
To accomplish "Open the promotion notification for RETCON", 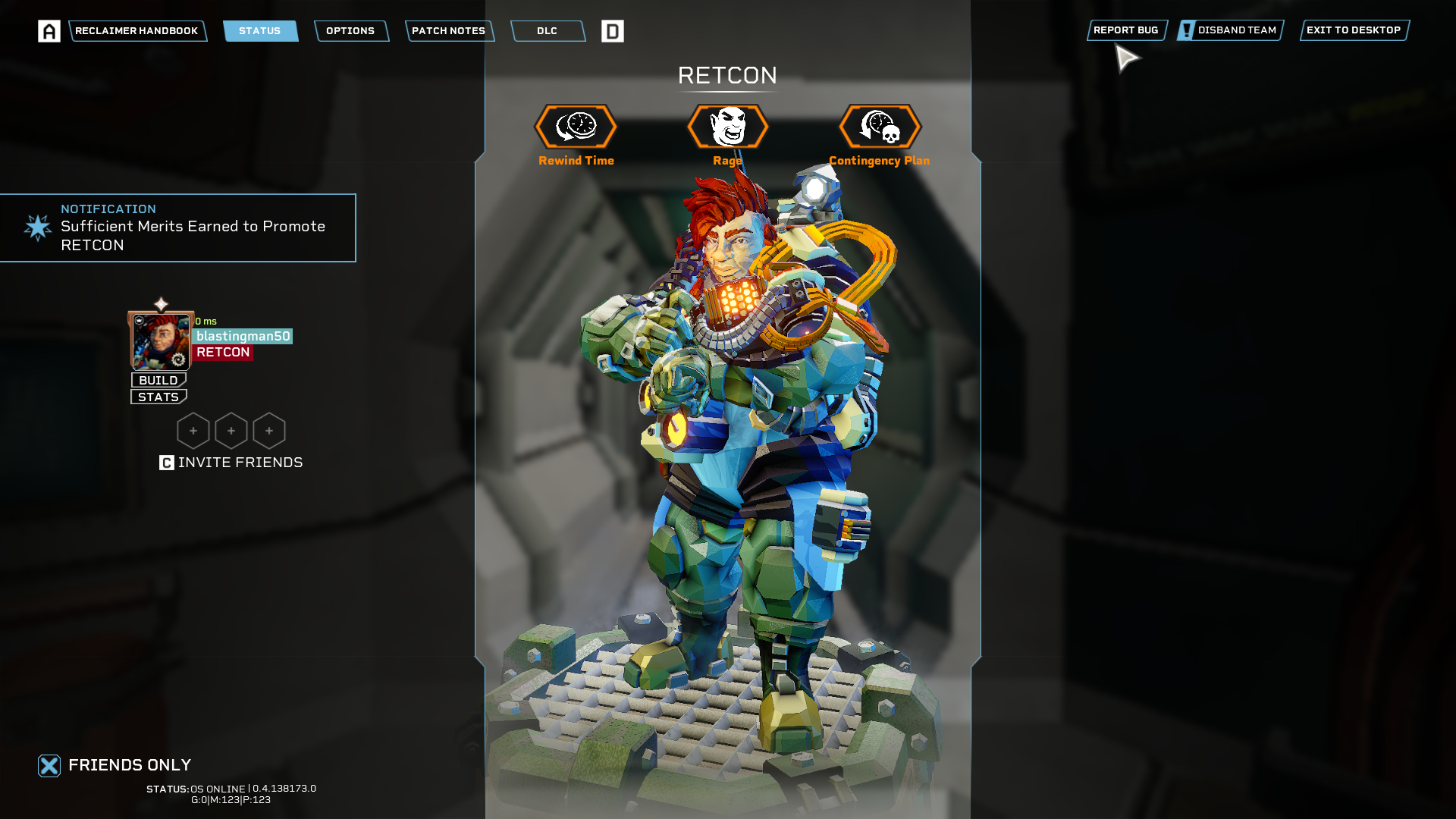I will 178,227.
